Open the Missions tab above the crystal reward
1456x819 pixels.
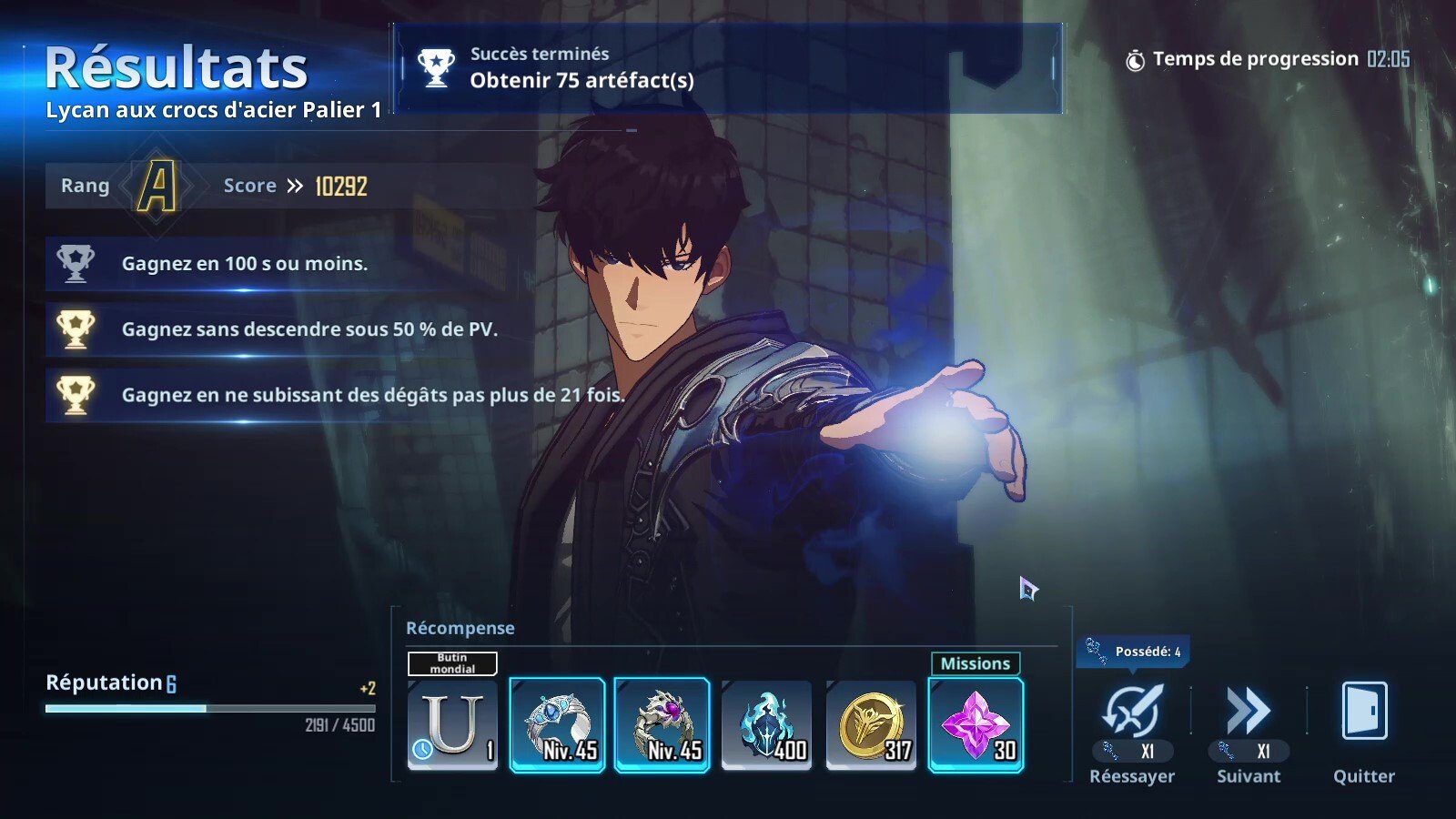975,664
